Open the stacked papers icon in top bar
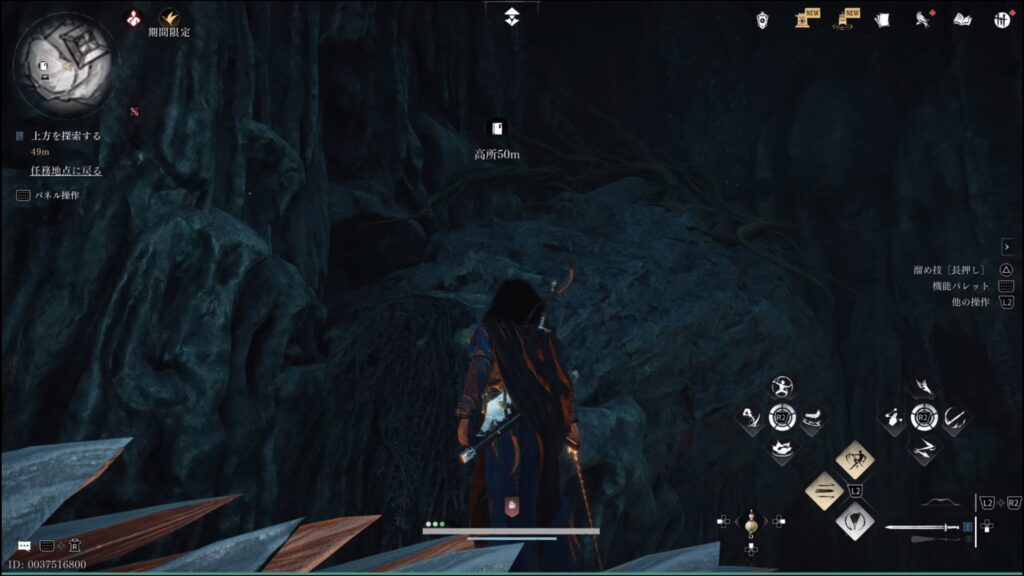1024x576 pixels. 881,19
